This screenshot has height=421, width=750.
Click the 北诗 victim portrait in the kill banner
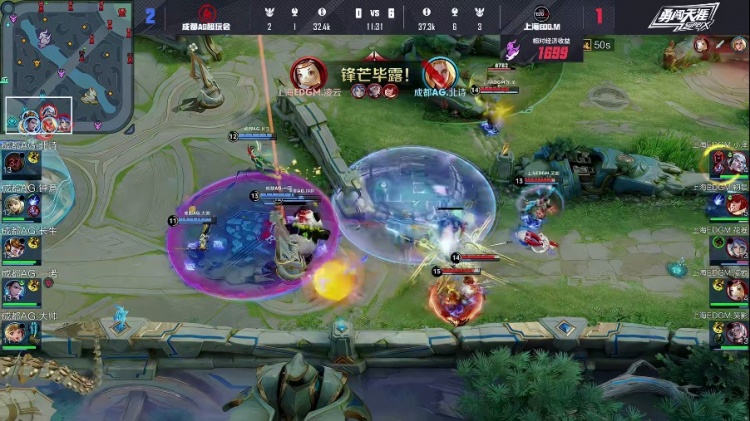point(438,72)
